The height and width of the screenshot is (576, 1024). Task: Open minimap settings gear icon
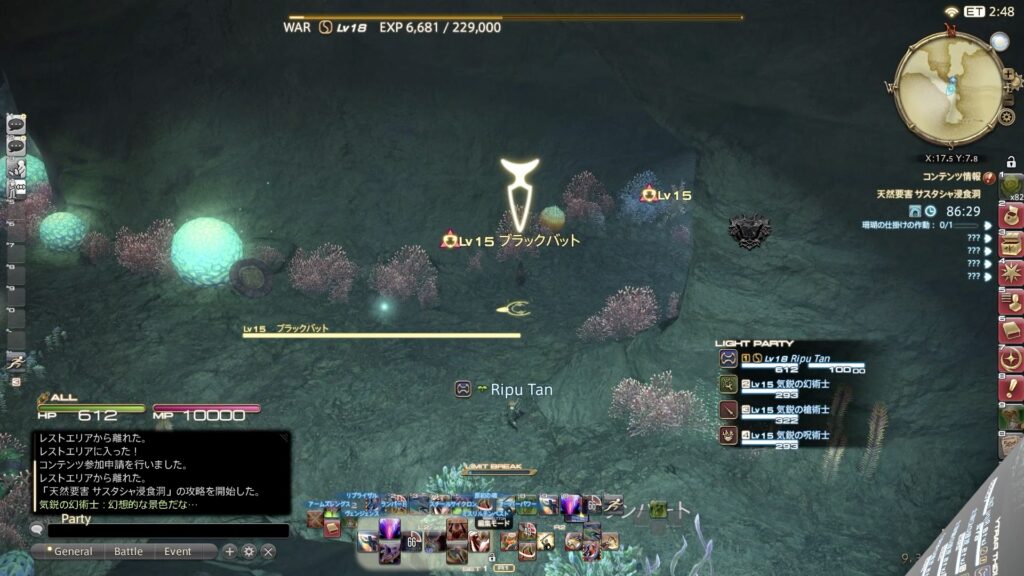(x=1007, y=117)
